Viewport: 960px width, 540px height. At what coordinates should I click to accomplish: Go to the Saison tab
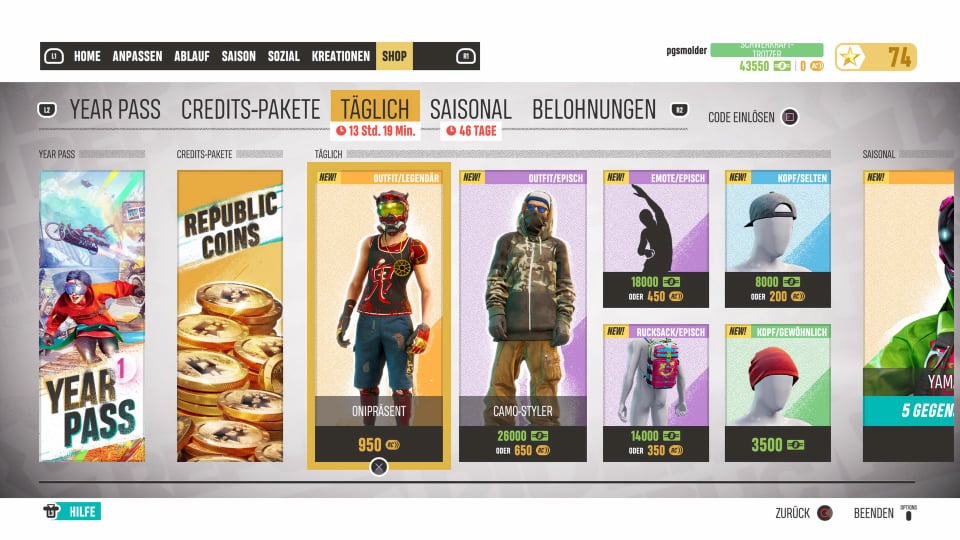click(238, 56)
